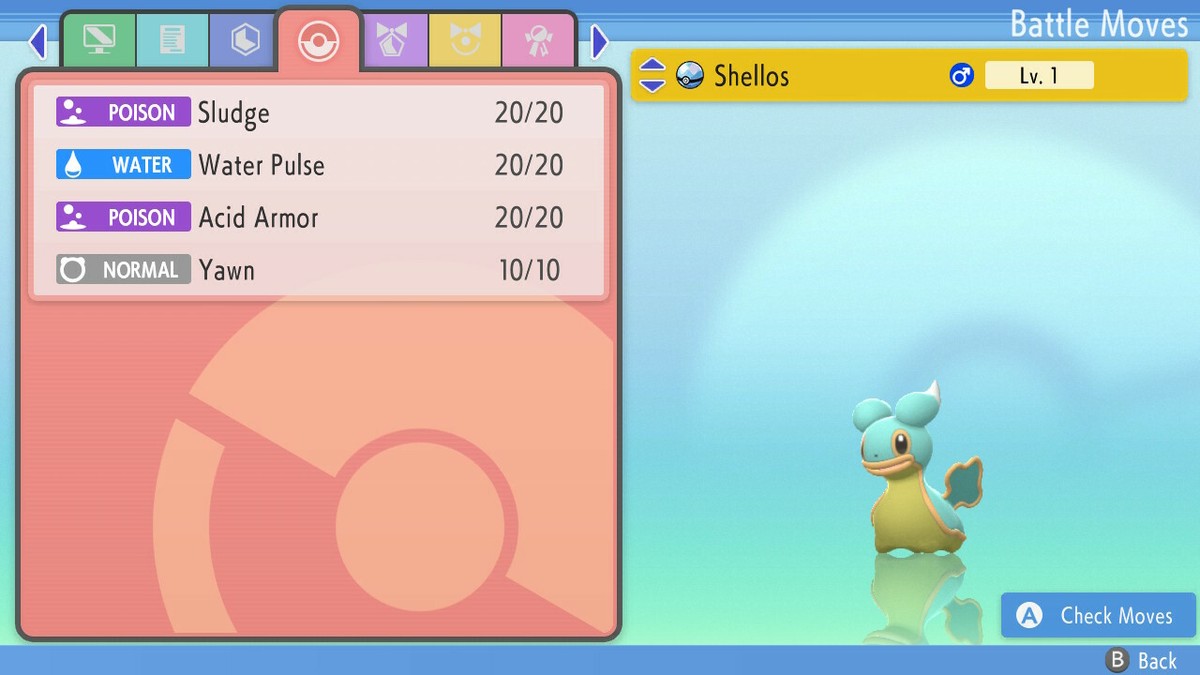Open the teal document memo tab
This screenshot has height=675, width=1200.
click(x=172, y=40)
